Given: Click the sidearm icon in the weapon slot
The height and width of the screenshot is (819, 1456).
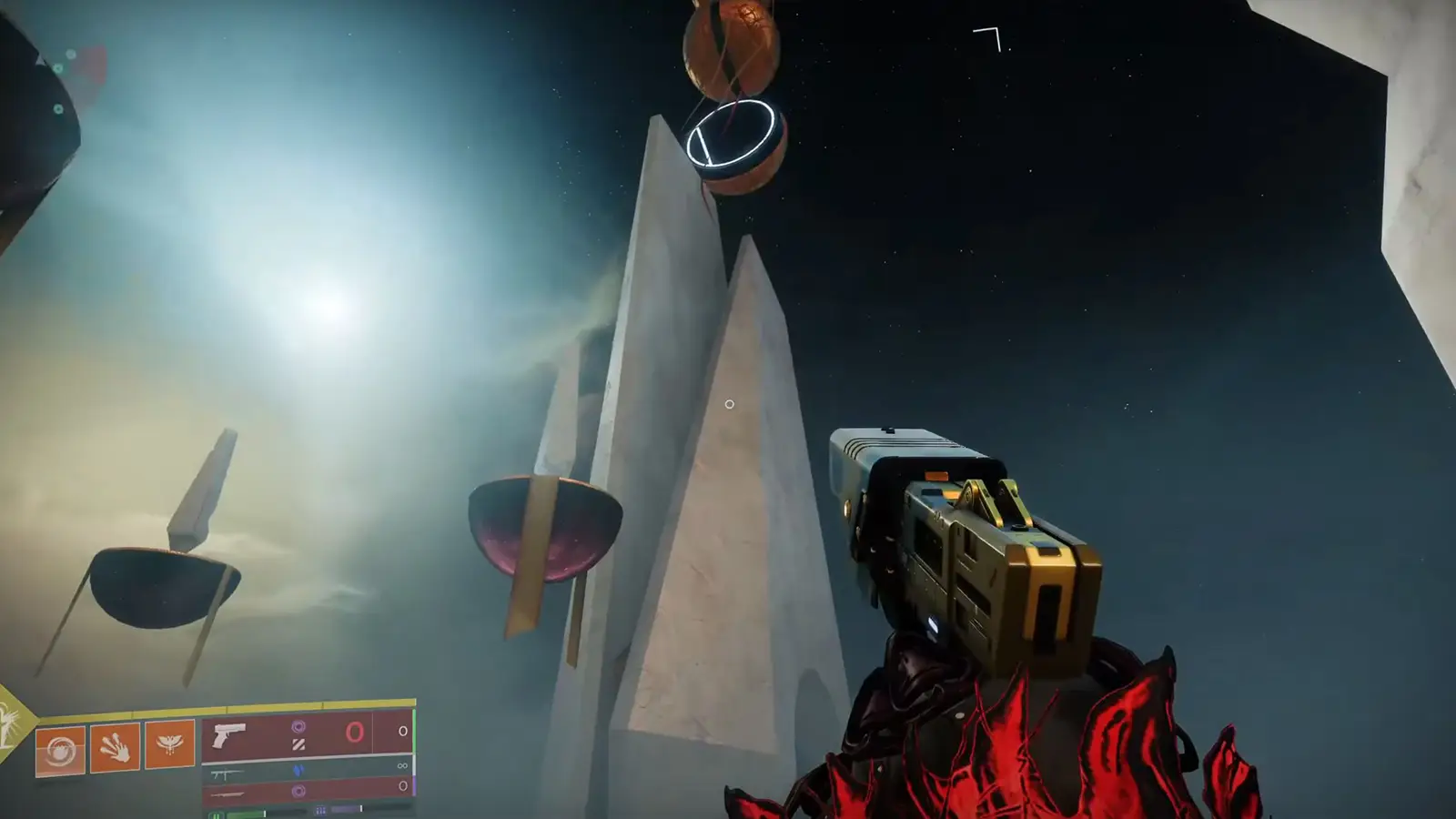Looking at the screenshot, I should pos(227,735).
